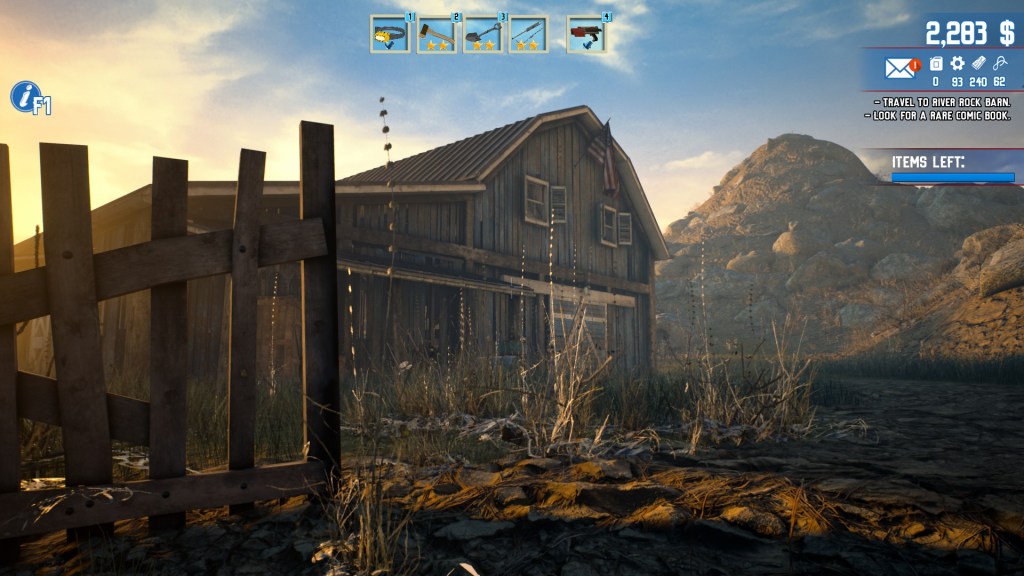Open the Travel to River Rock Barn objective
Image resolution: width=1024 pixels, height=576 pixels.
tap(942, 102)
